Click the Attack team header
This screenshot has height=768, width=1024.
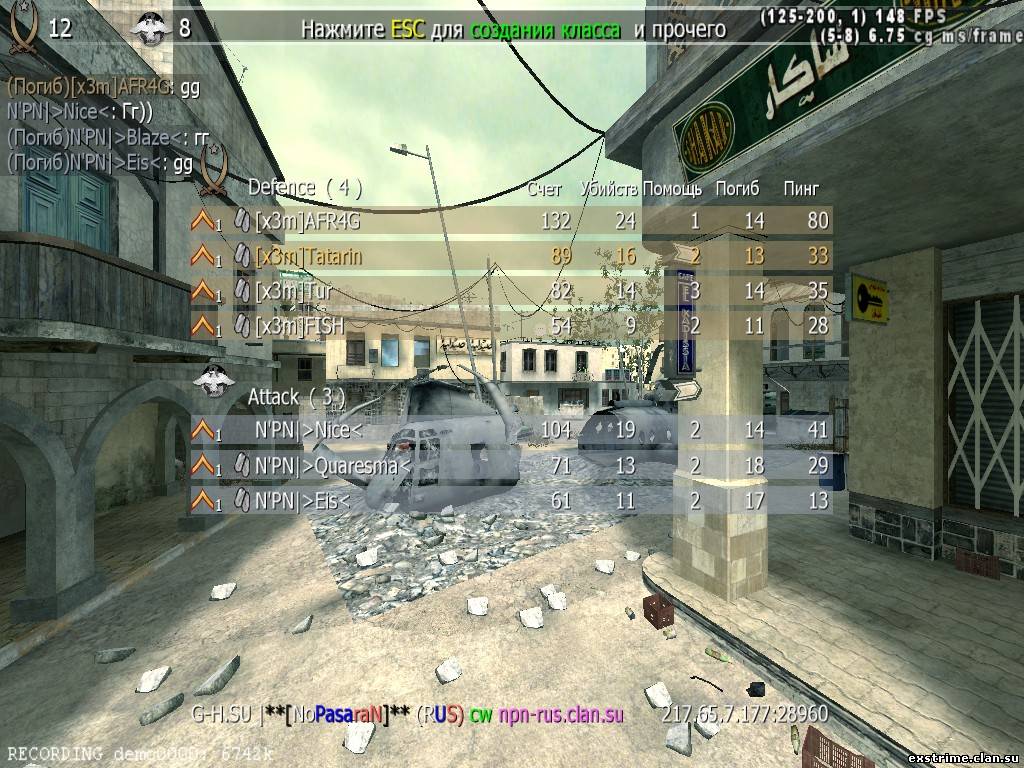coord(296,397)
